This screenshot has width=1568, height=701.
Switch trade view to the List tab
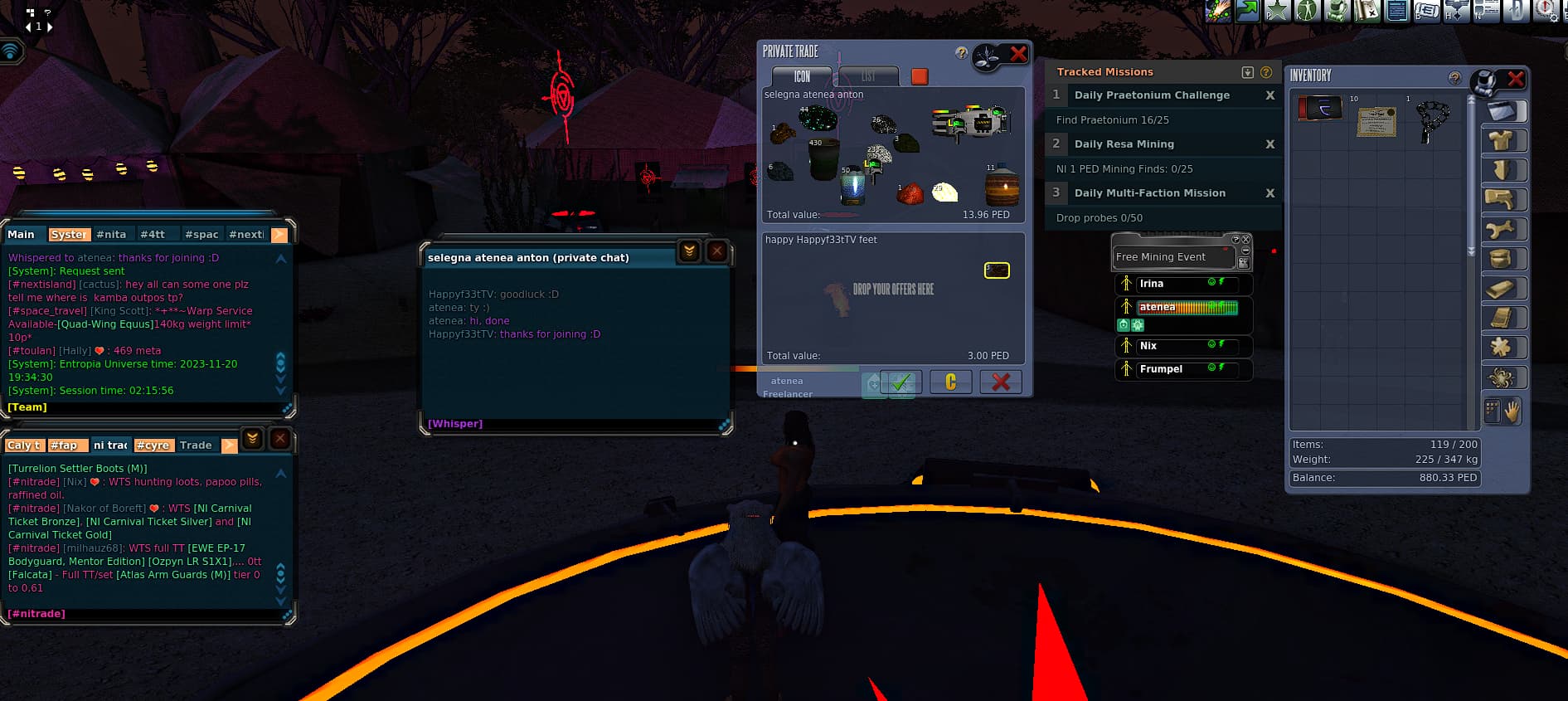coord(868,76)
